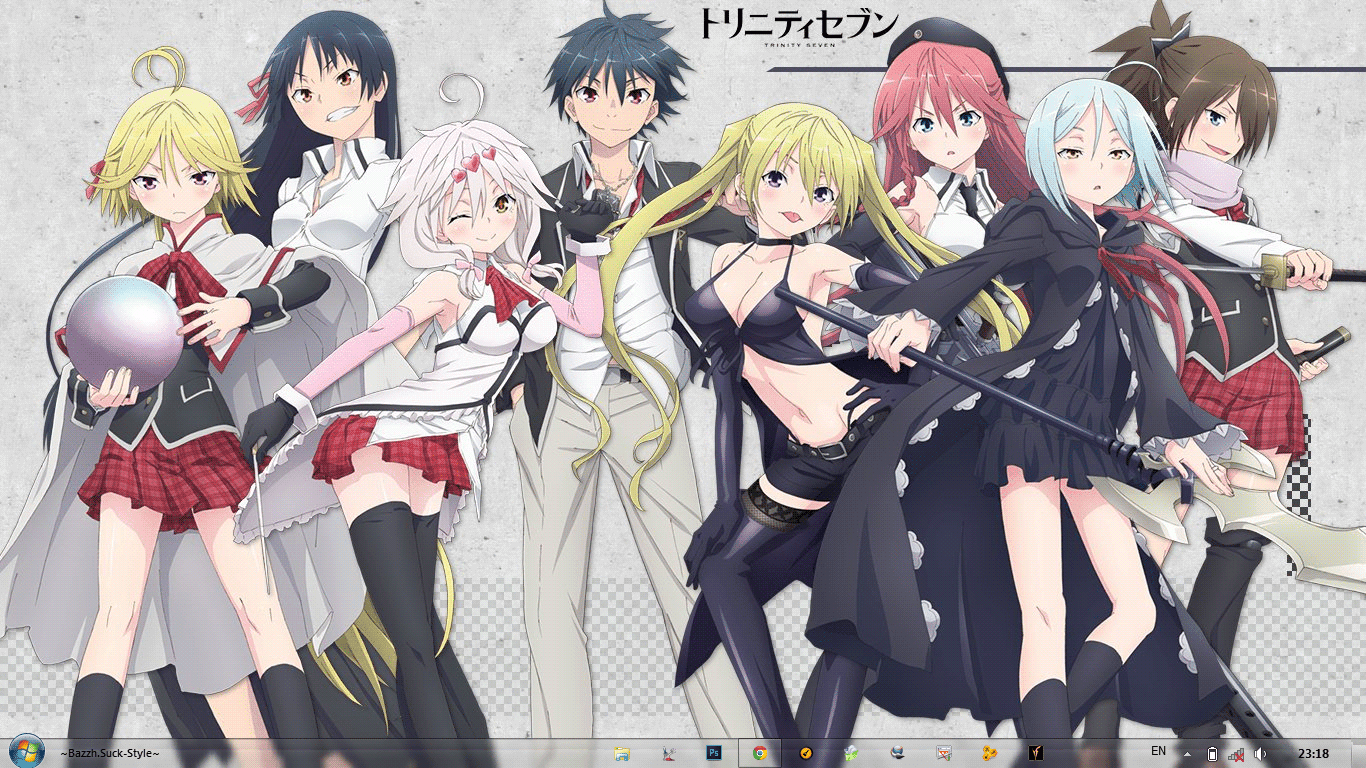Click the disconnected network icon in the tray
Image resolution: width=1366 pixels, height=768 pixels.
tap(1238, 753)
